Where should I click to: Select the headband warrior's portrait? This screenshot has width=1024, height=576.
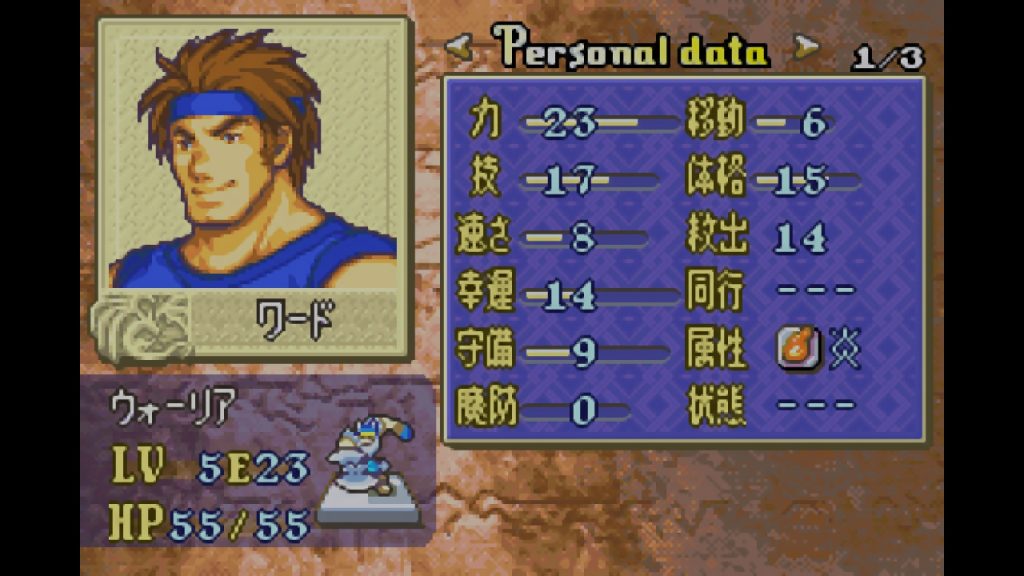point(253,158)
